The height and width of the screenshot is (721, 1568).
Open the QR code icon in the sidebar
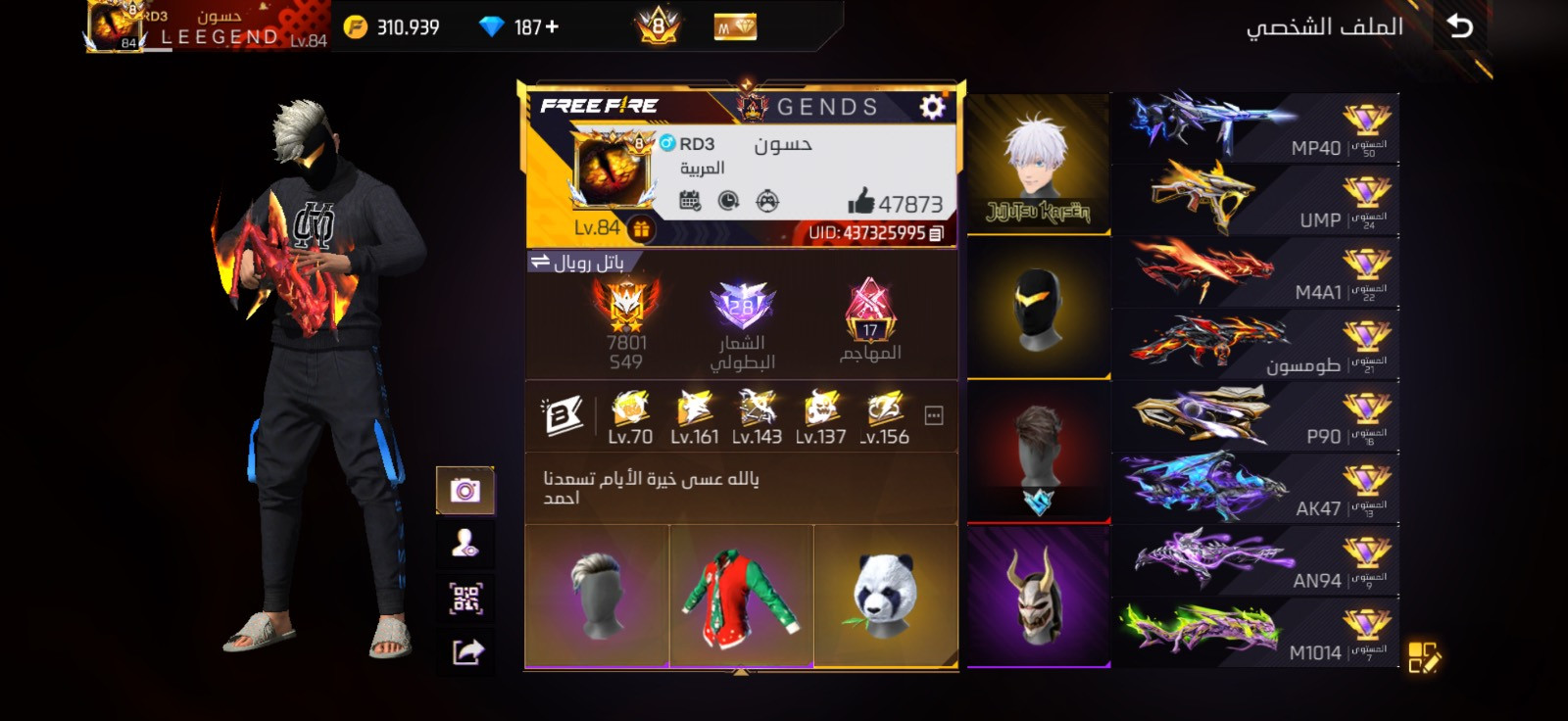point(468,595)
